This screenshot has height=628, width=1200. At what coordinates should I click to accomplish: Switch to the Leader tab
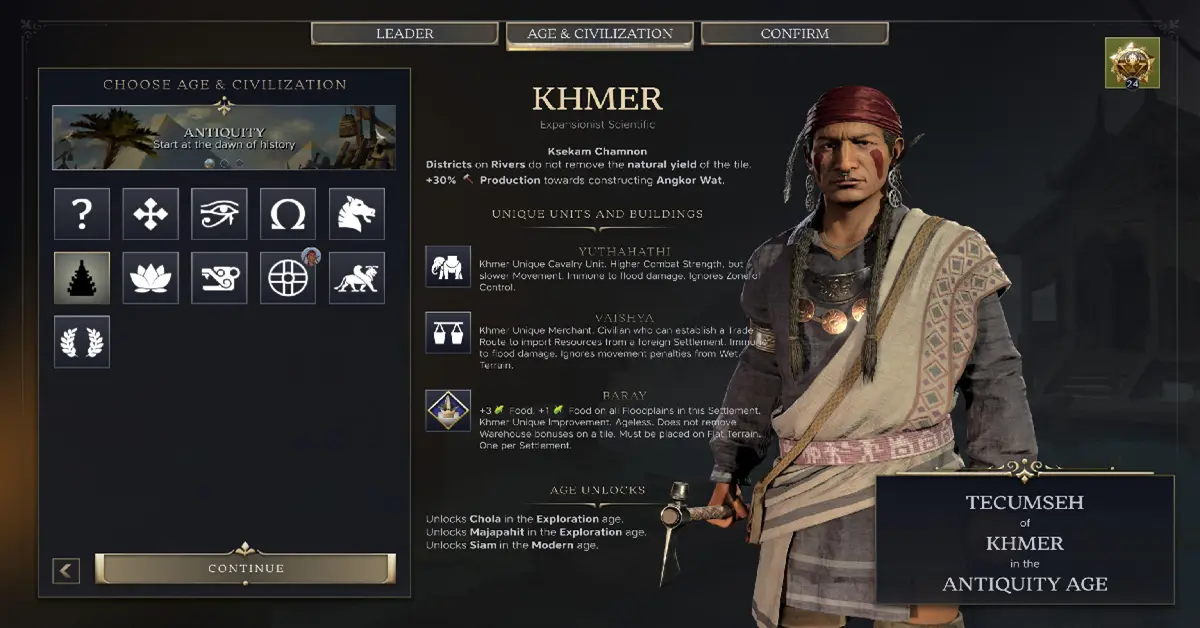point(404,34)
